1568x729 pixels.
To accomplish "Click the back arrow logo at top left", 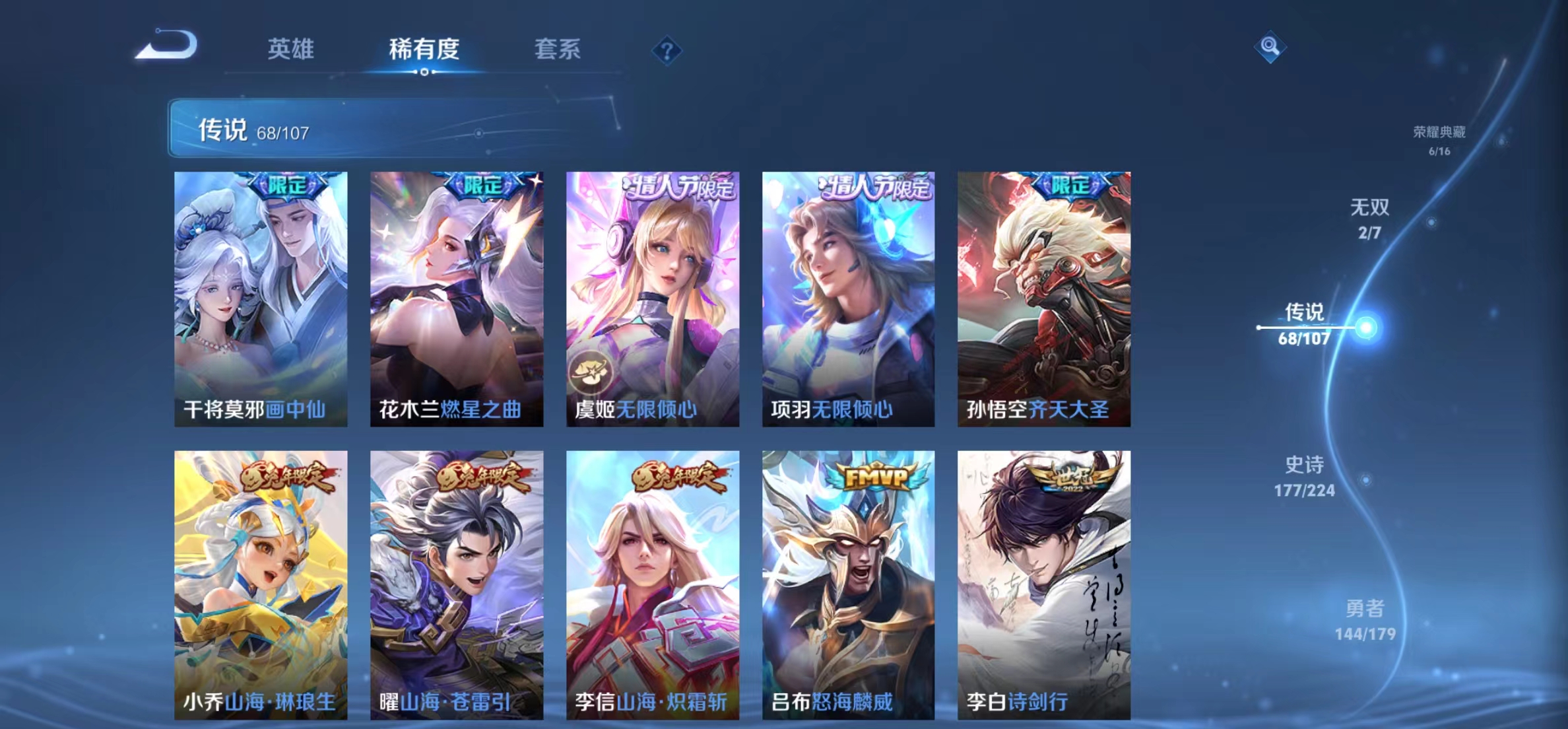I will [x=167, y=46].
